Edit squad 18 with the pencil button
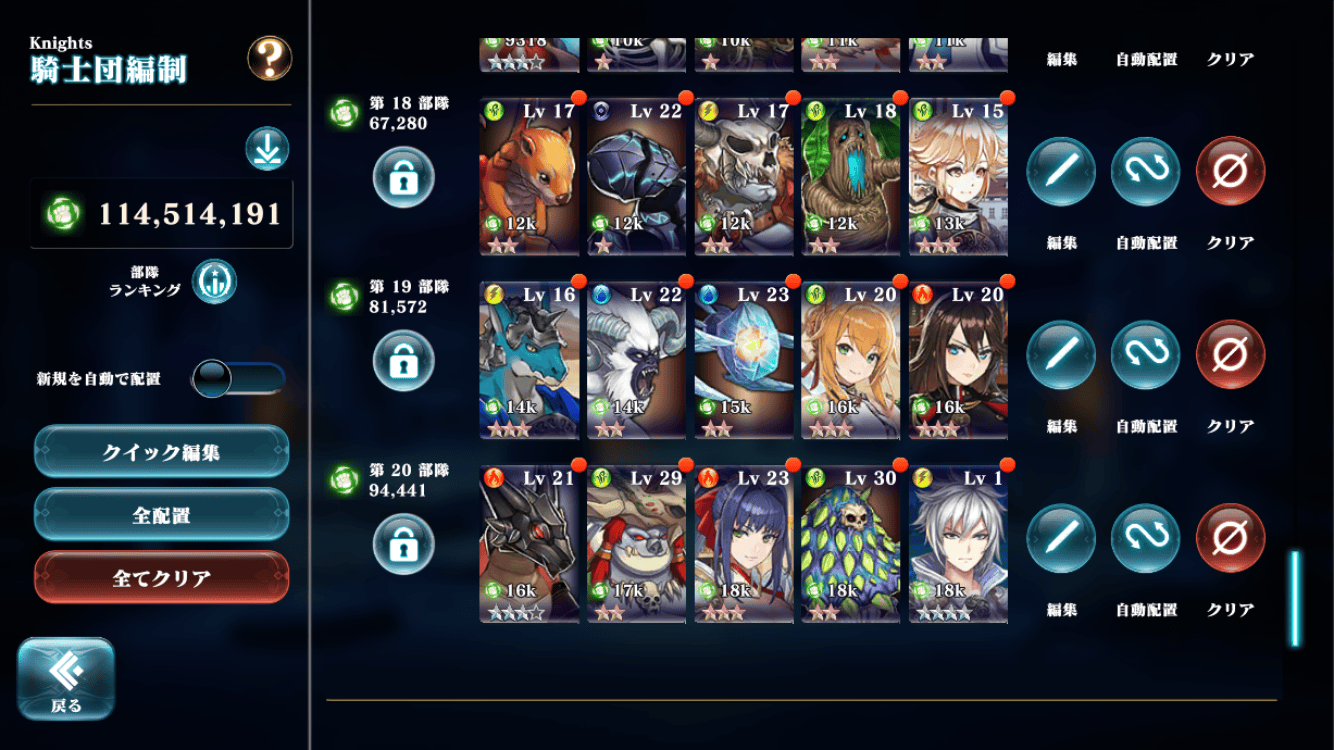Screen dimensions: 1334x750 pos(1061,172)
